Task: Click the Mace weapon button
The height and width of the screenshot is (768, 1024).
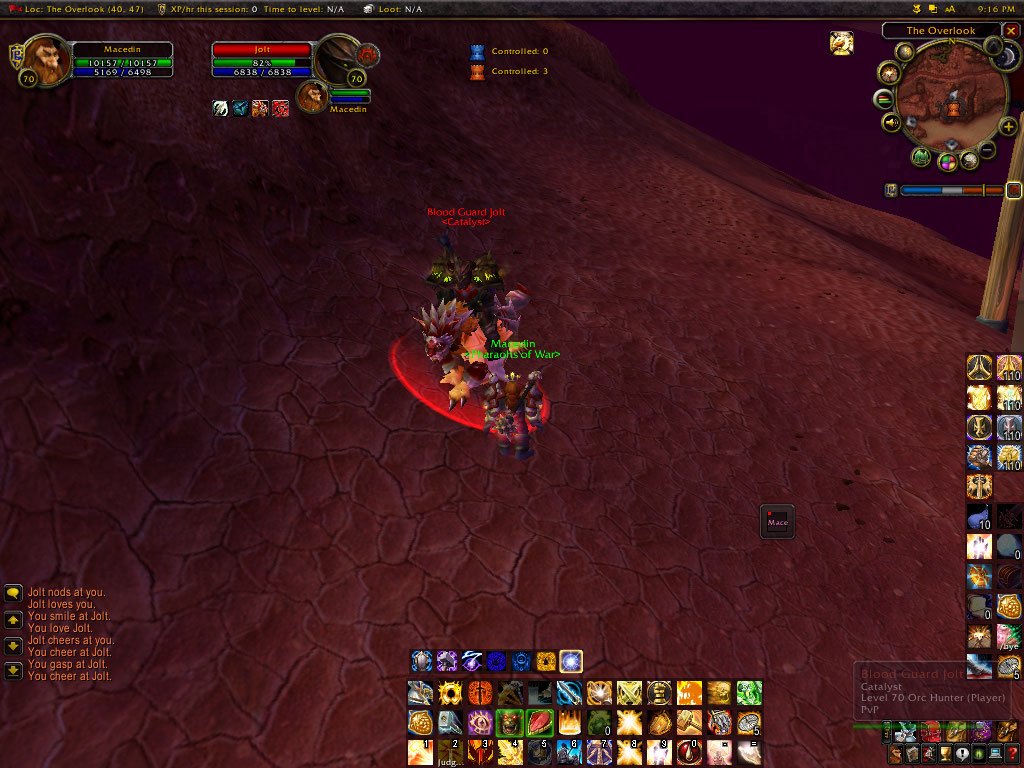Action: point(777,521)
